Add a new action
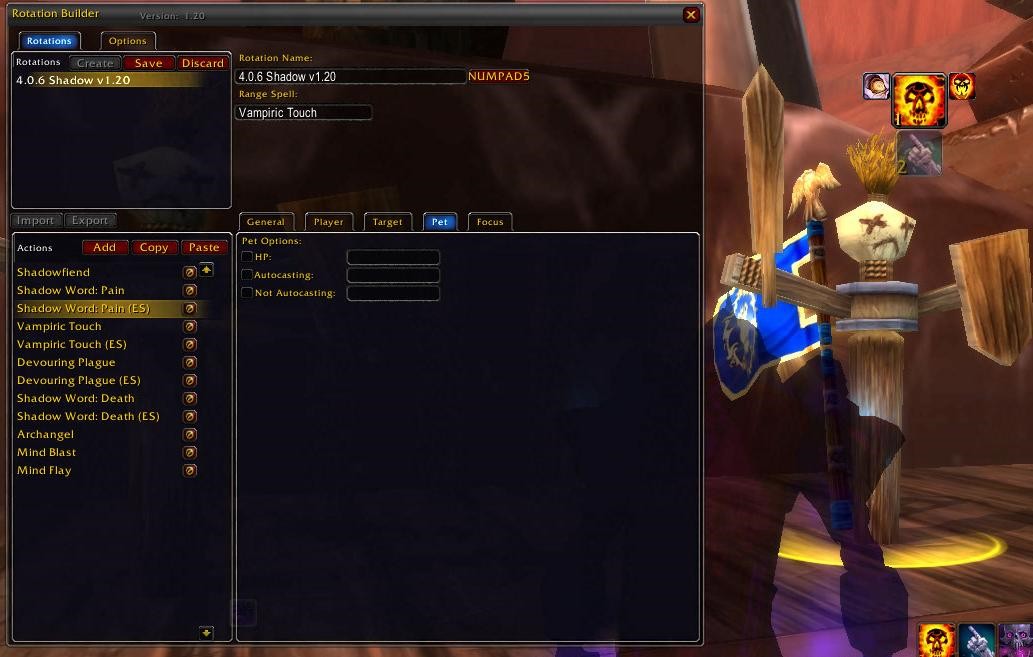The image size is (1033, 657). (104, 247)
